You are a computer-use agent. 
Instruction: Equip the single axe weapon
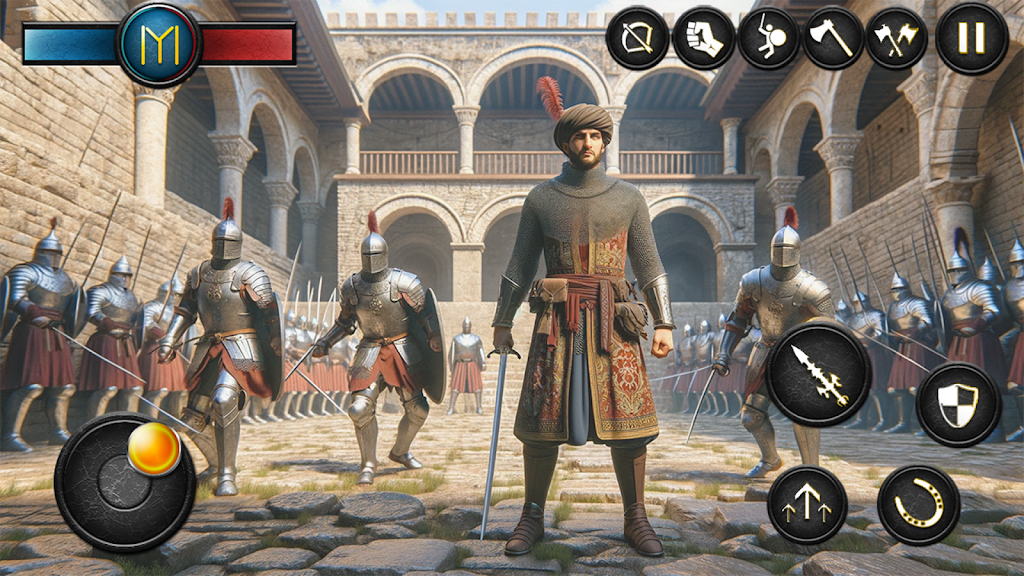click(832, 39)
